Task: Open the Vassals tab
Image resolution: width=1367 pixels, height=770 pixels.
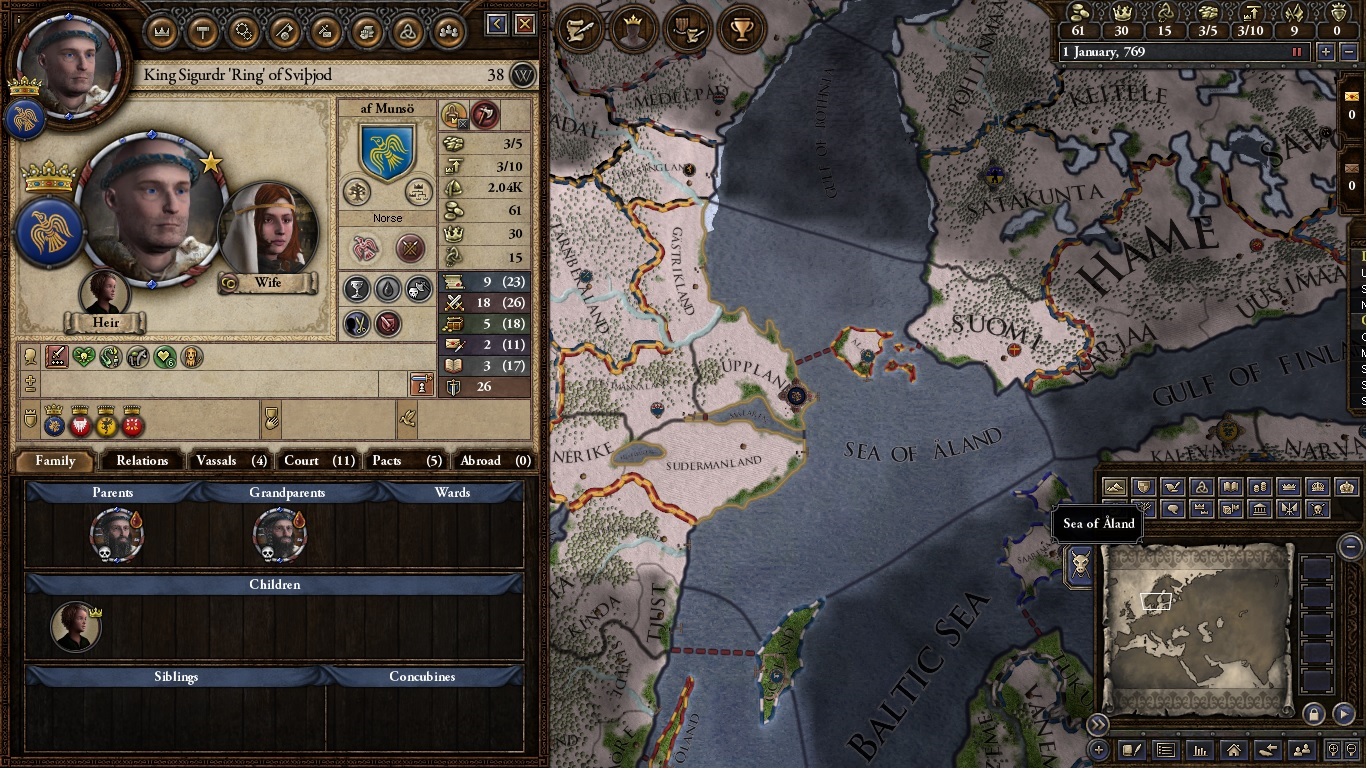Action: click(x=231, y=461)
